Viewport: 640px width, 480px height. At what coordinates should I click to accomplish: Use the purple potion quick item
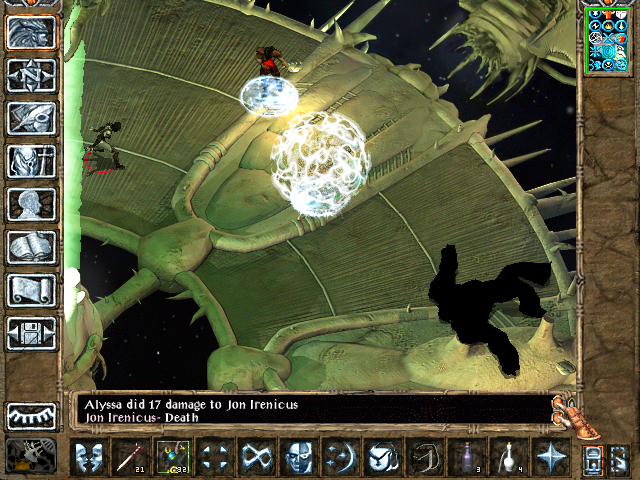[x=466, y=457]
